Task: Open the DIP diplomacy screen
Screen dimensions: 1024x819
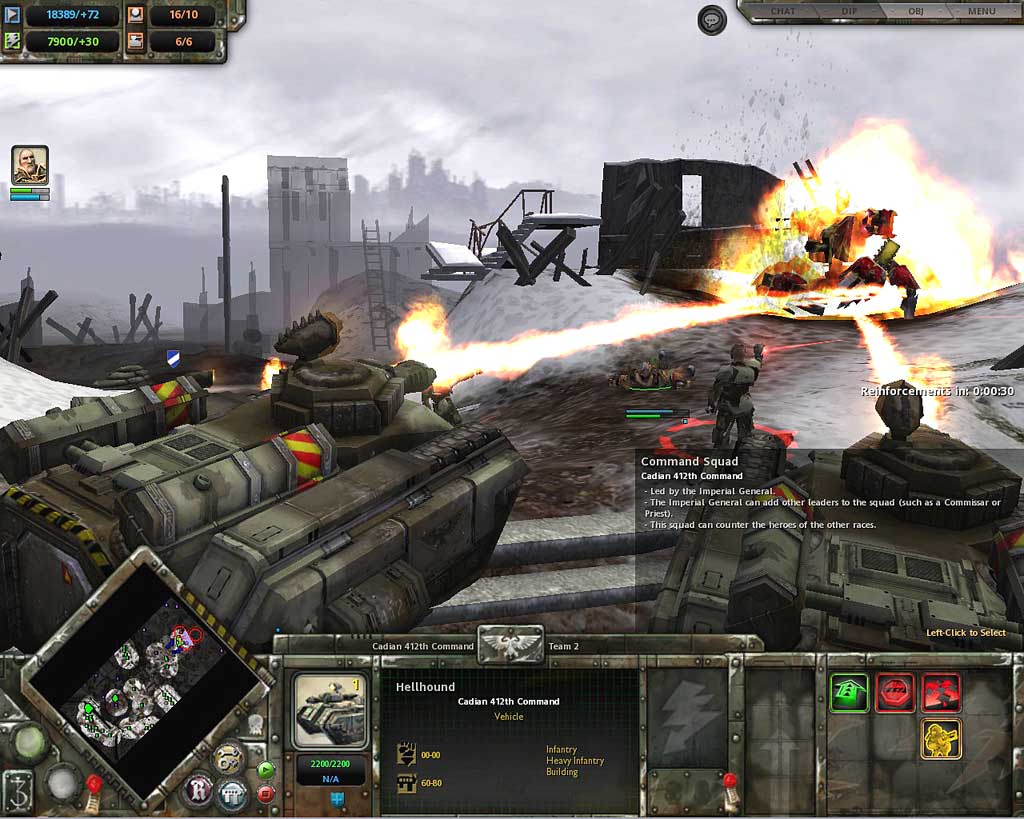Action: click(x=851, y=11)
